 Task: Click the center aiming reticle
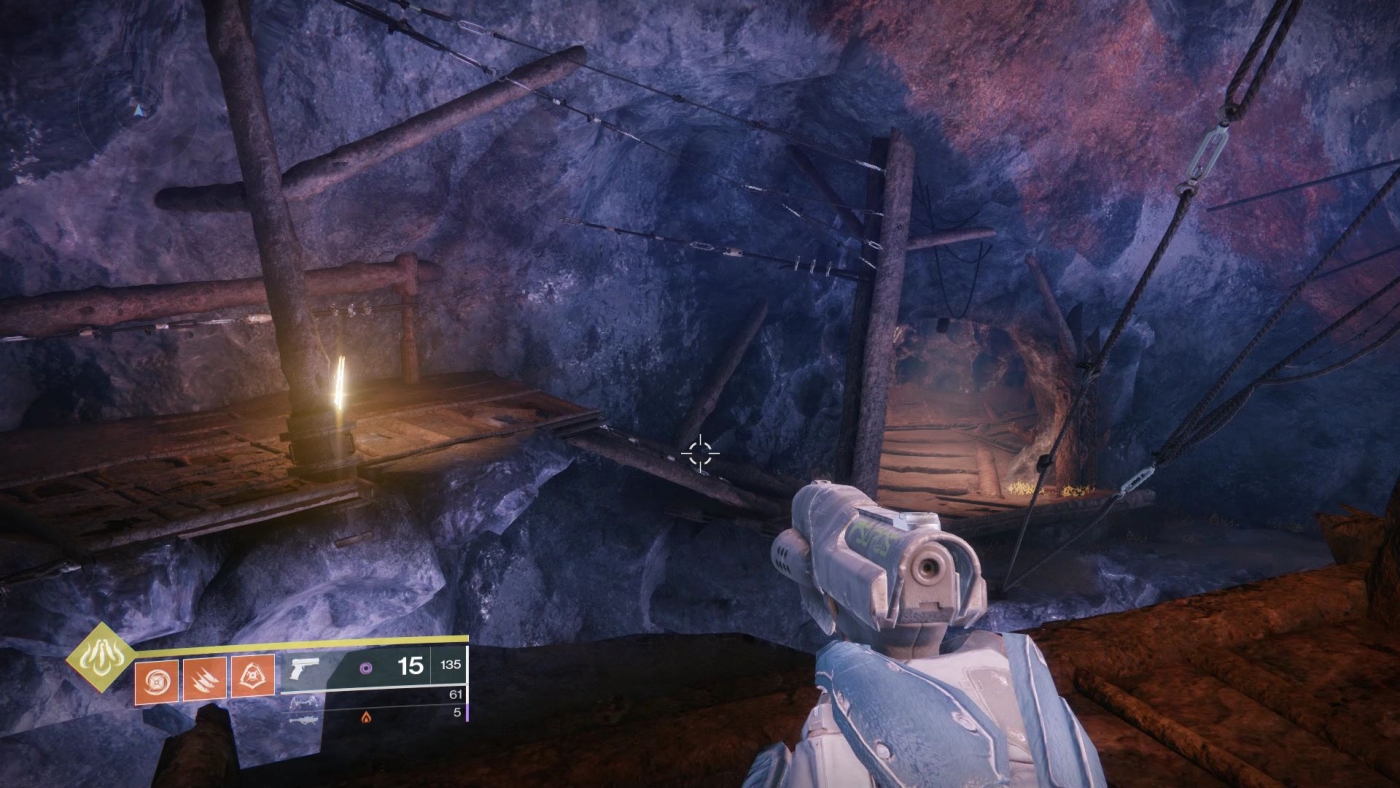point(700,454)
